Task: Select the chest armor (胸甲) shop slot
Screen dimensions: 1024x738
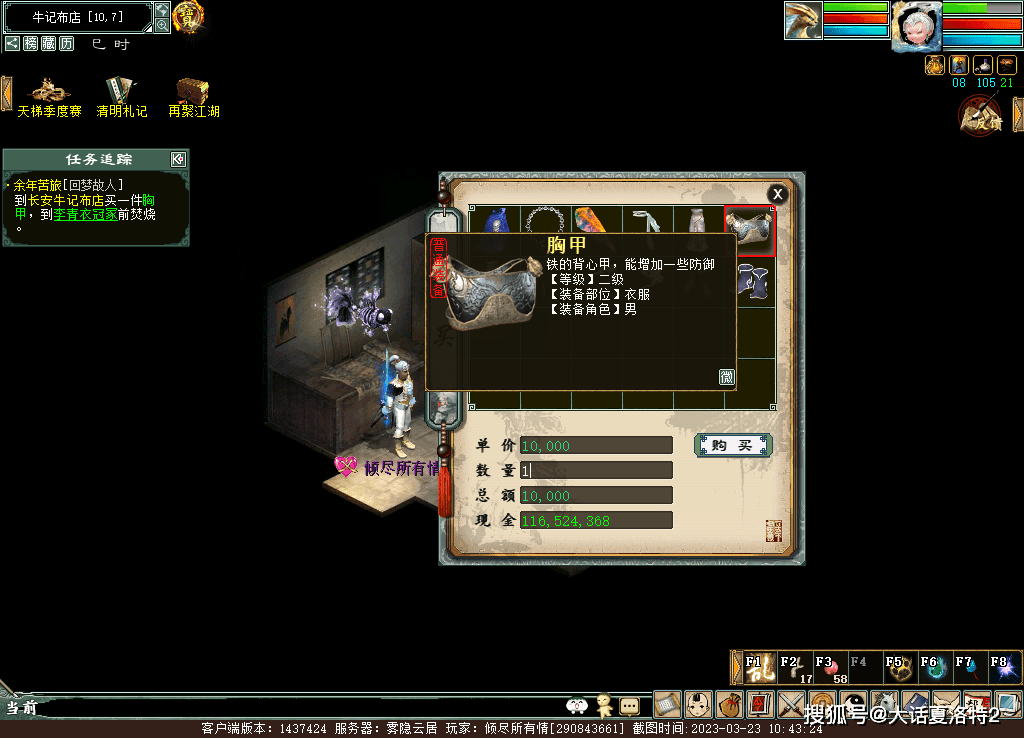Action: pos(749,231)
